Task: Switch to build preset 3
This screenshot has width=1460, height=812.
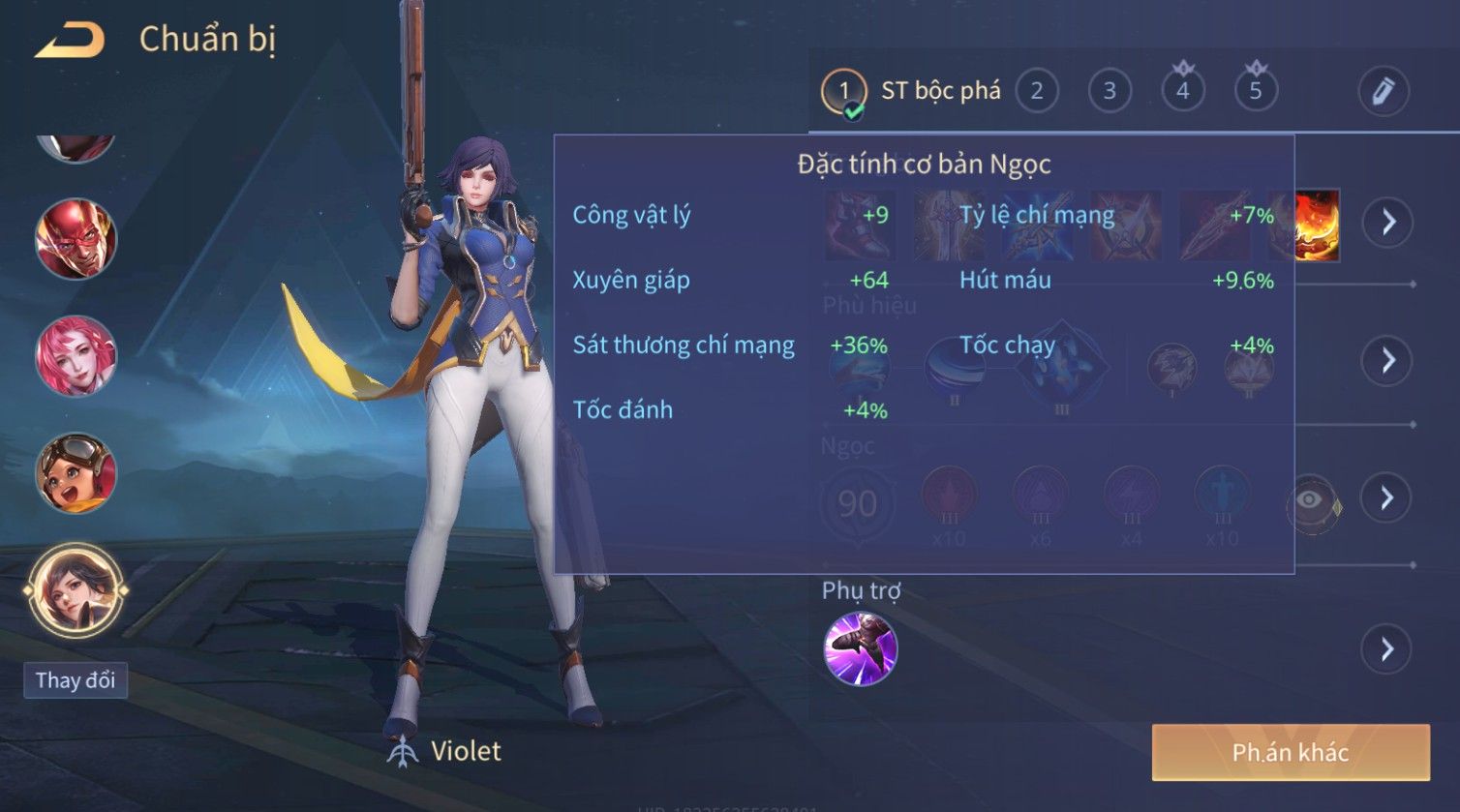Action: [x=1110, y=92]
